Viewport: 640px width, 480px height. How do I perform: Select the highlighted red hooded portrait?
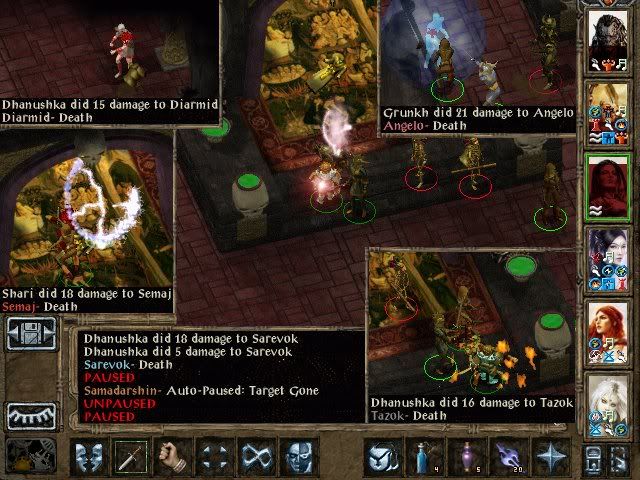coord(607,186)
